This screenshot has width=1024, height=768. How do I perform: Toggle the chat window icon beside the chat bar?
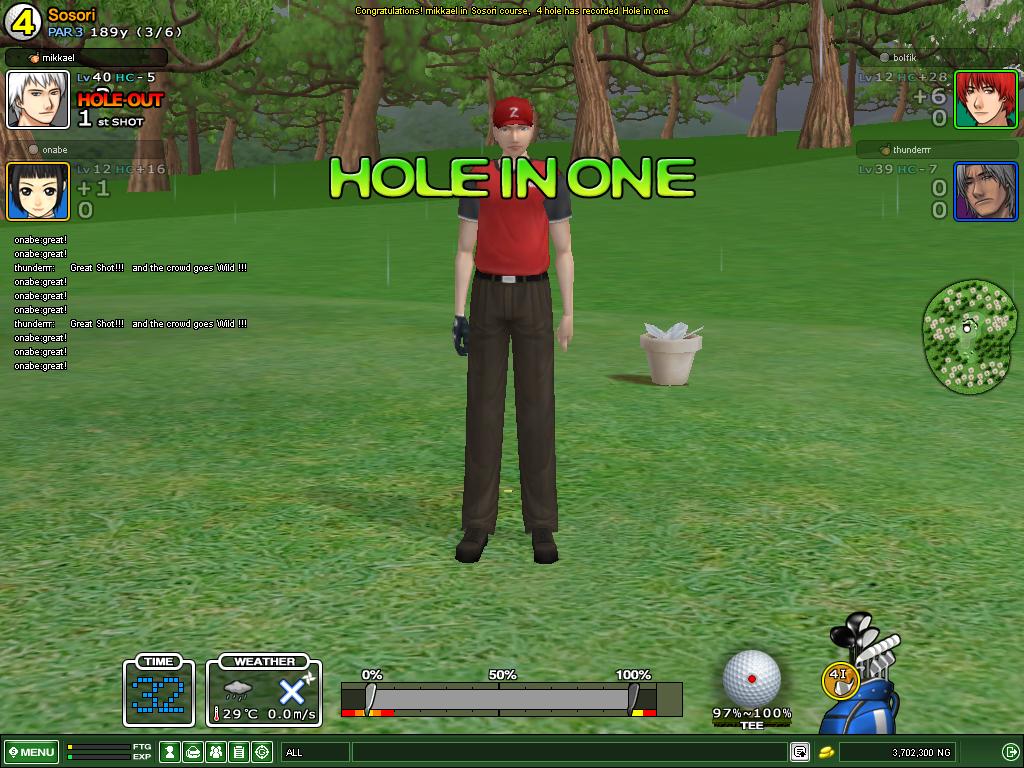pos(800,752)
